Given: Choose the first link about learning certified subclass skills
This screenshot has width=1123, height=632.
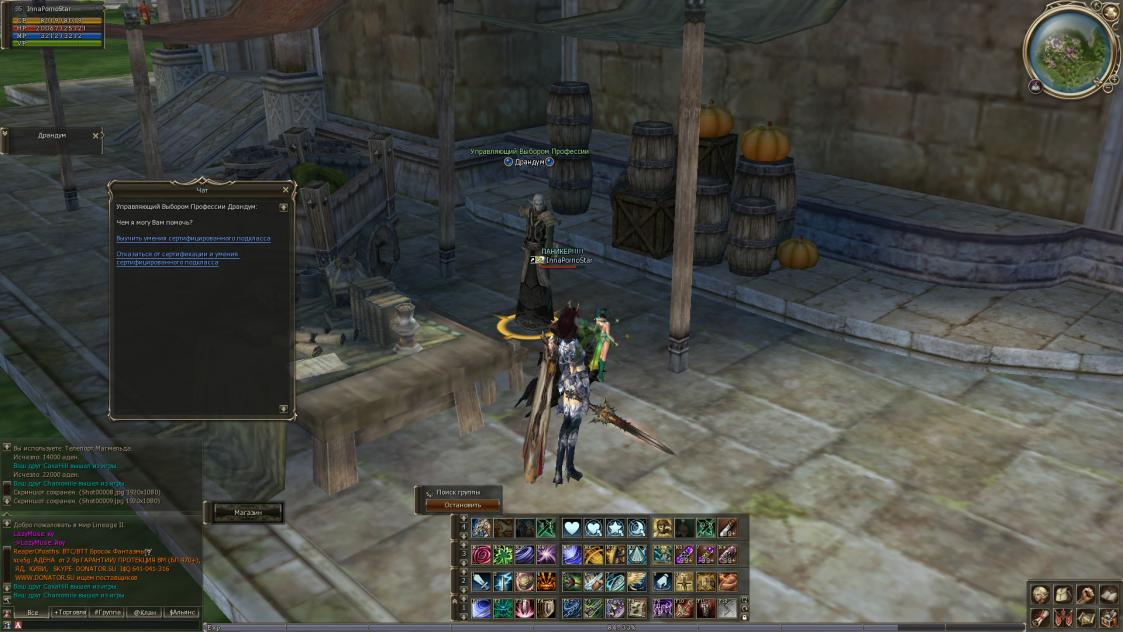Looking at the screenshot, I should [x=193, y=238].
